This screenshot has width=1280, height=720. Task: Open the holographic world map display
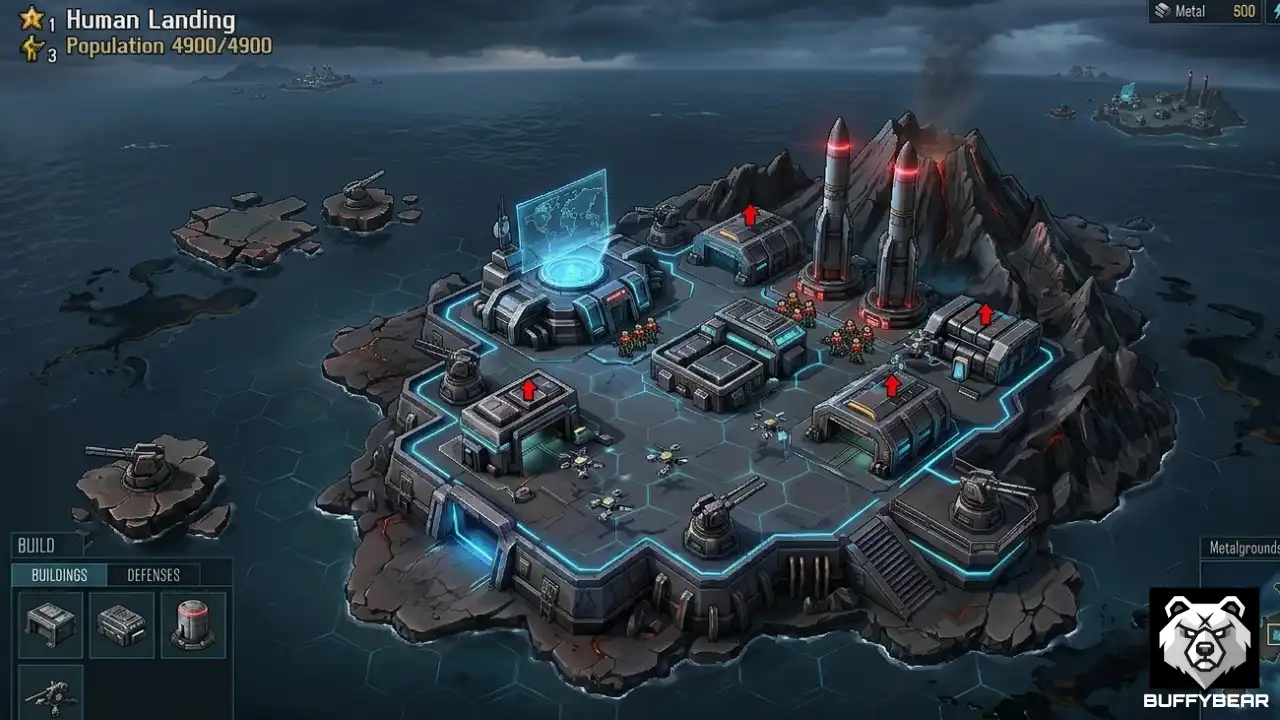[565, 218]
